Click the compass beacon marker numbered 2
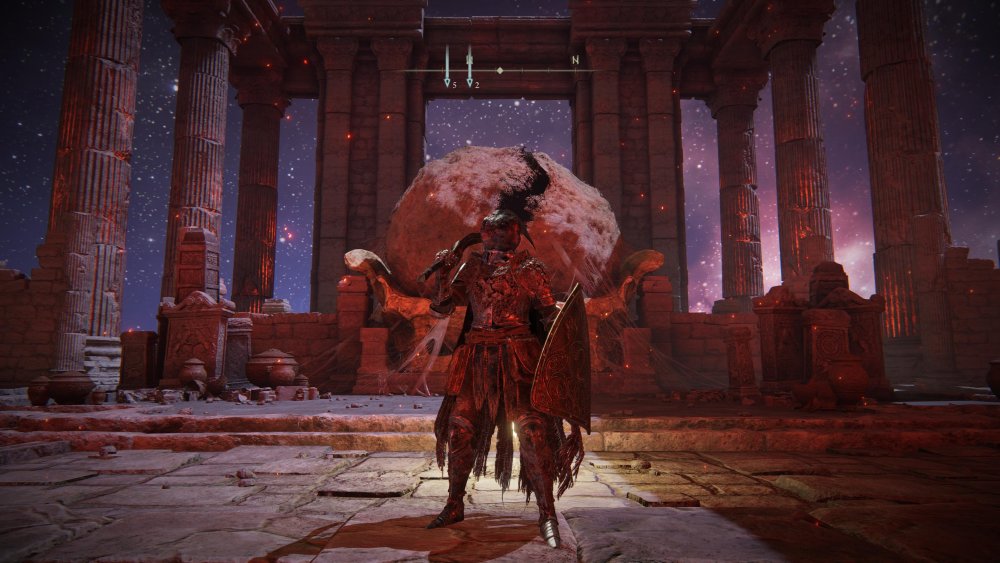 coord(470,68)
